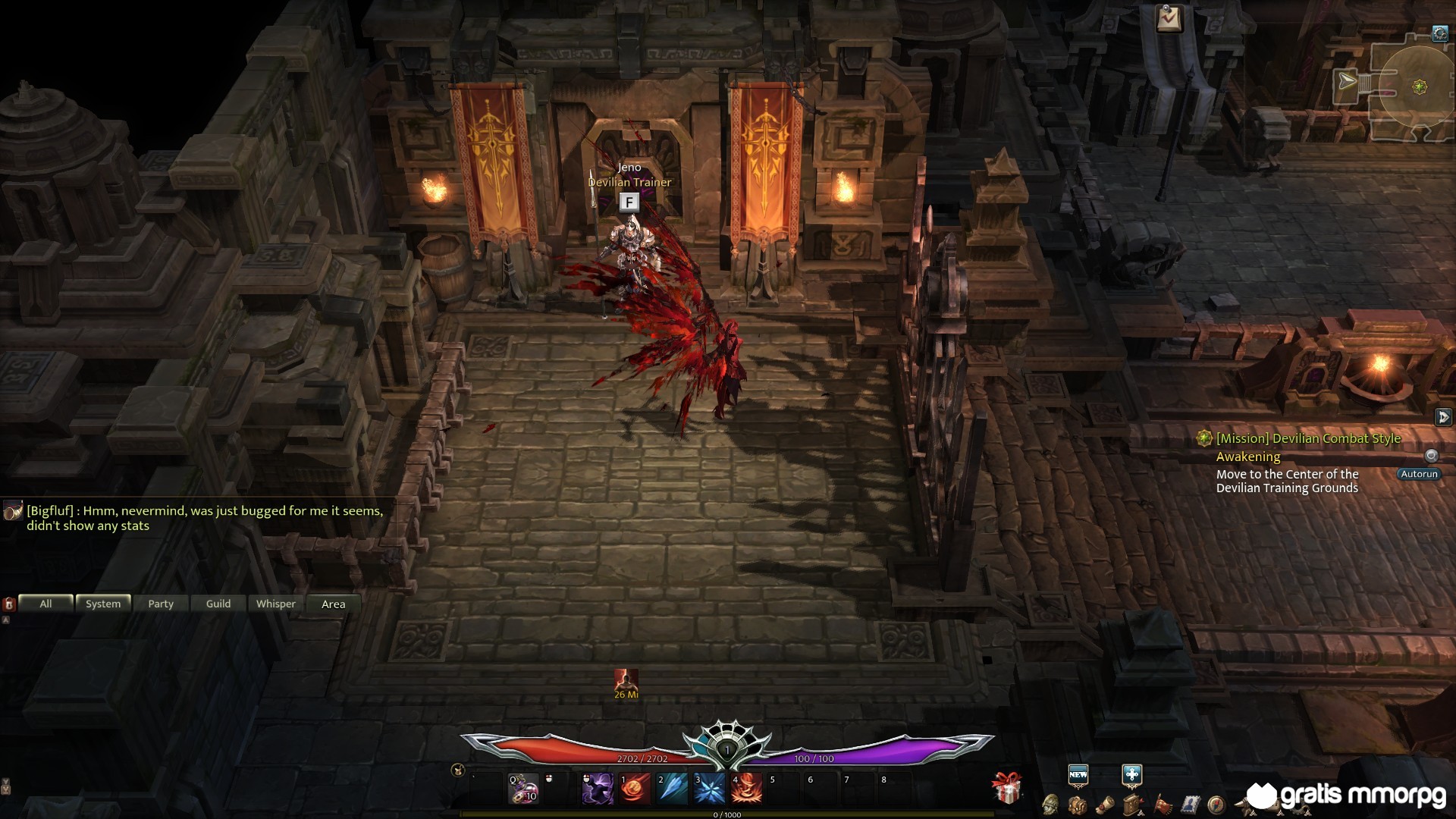
Task: Open the clipboard checklist icon
Action: point(1169,18)
